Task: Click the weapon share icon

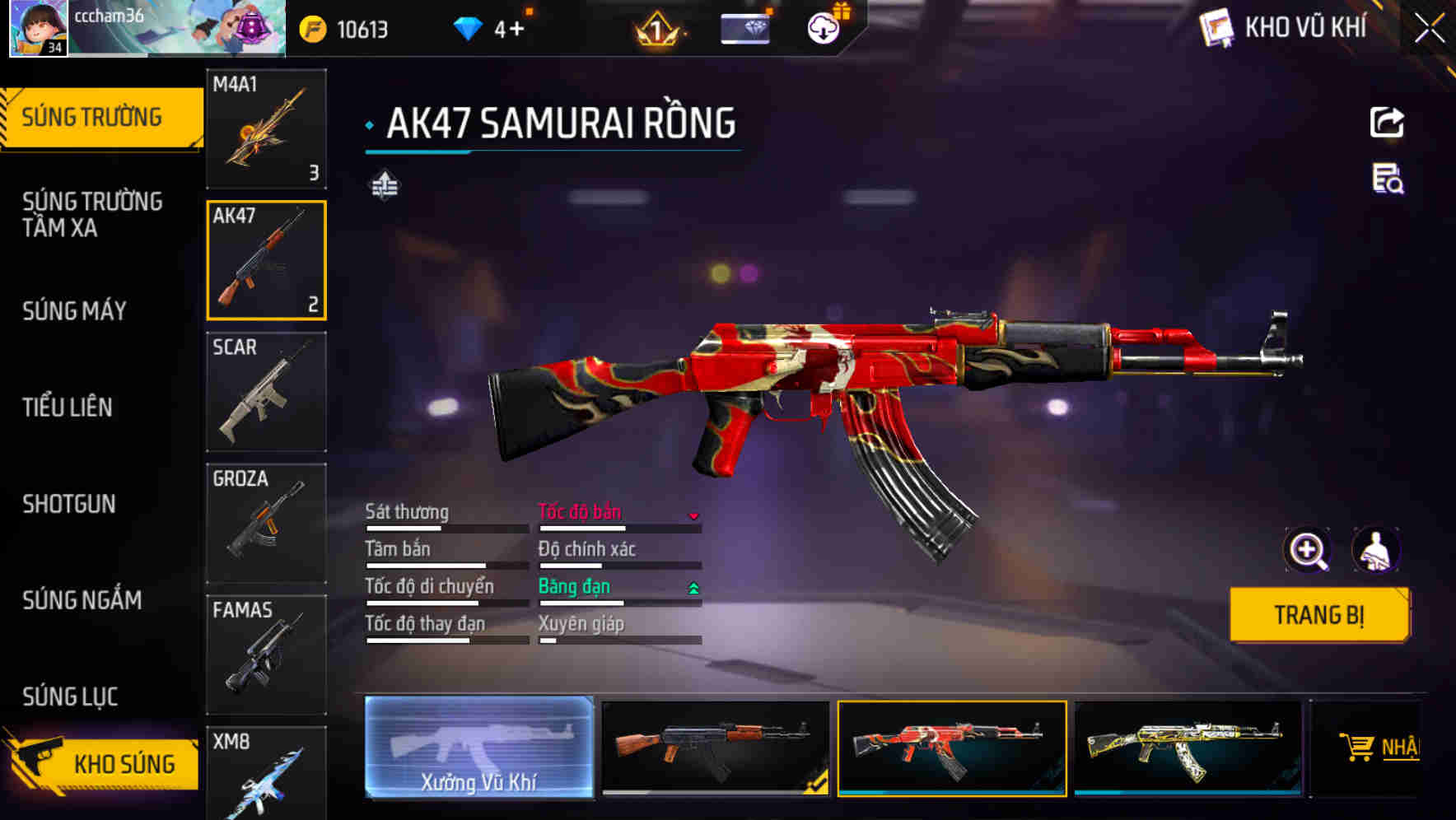Action: pos(1387,121)
